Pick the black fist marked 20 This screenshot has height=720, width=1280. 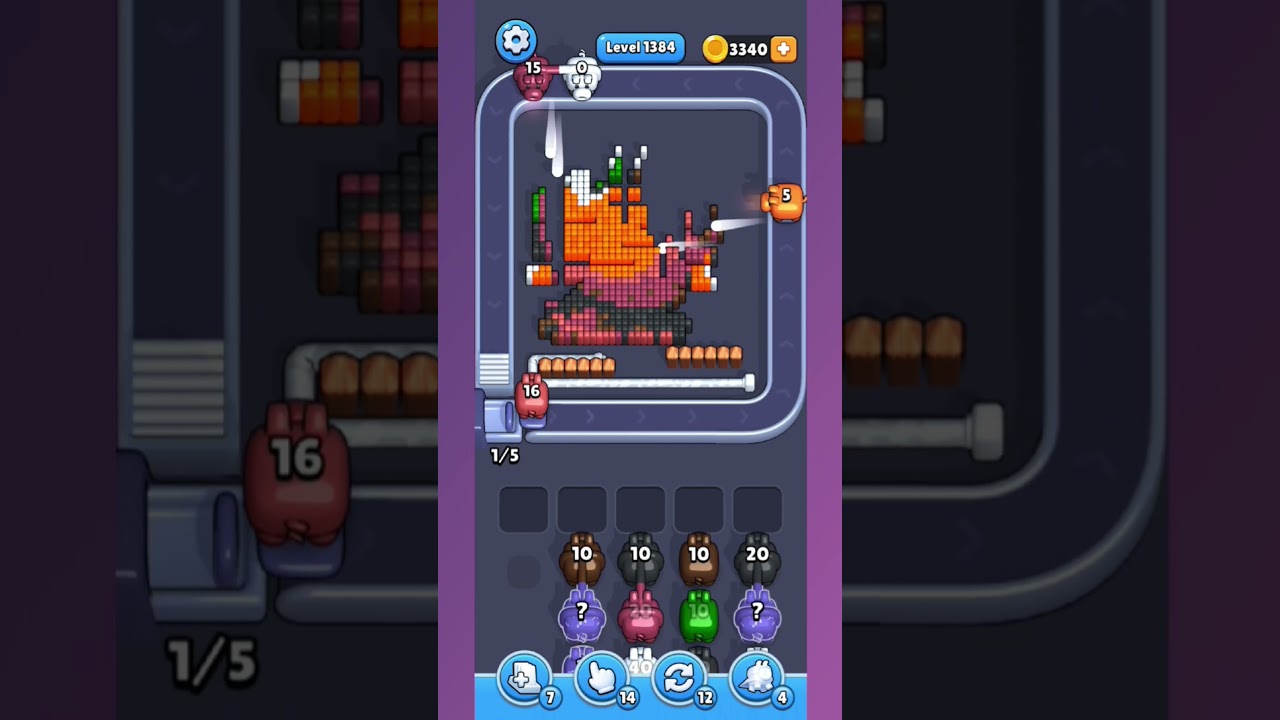[757, 555]
